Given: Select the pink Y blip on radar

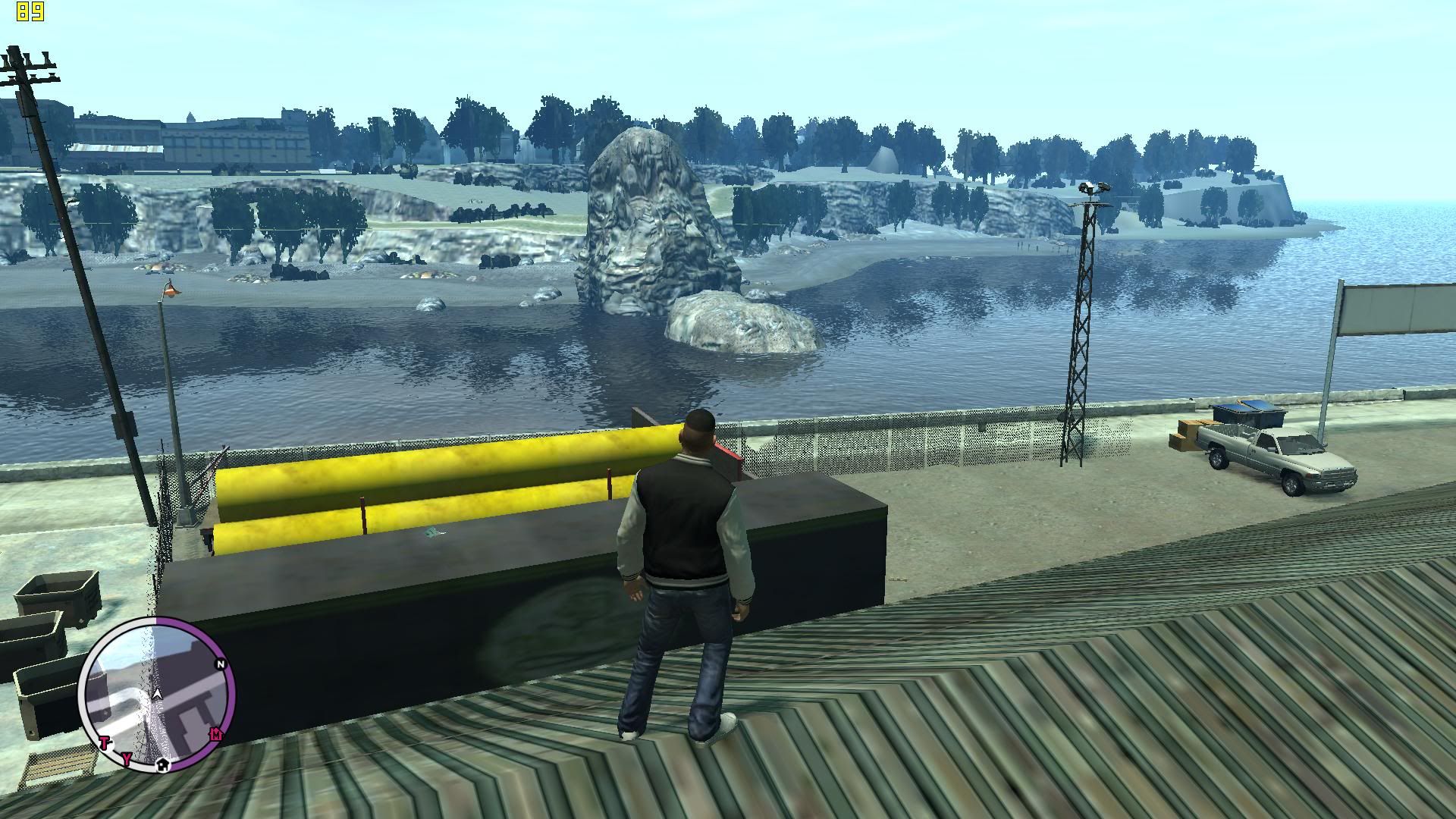Looking at the screenshot, I should pyautogui.click(x=127, y=758).
